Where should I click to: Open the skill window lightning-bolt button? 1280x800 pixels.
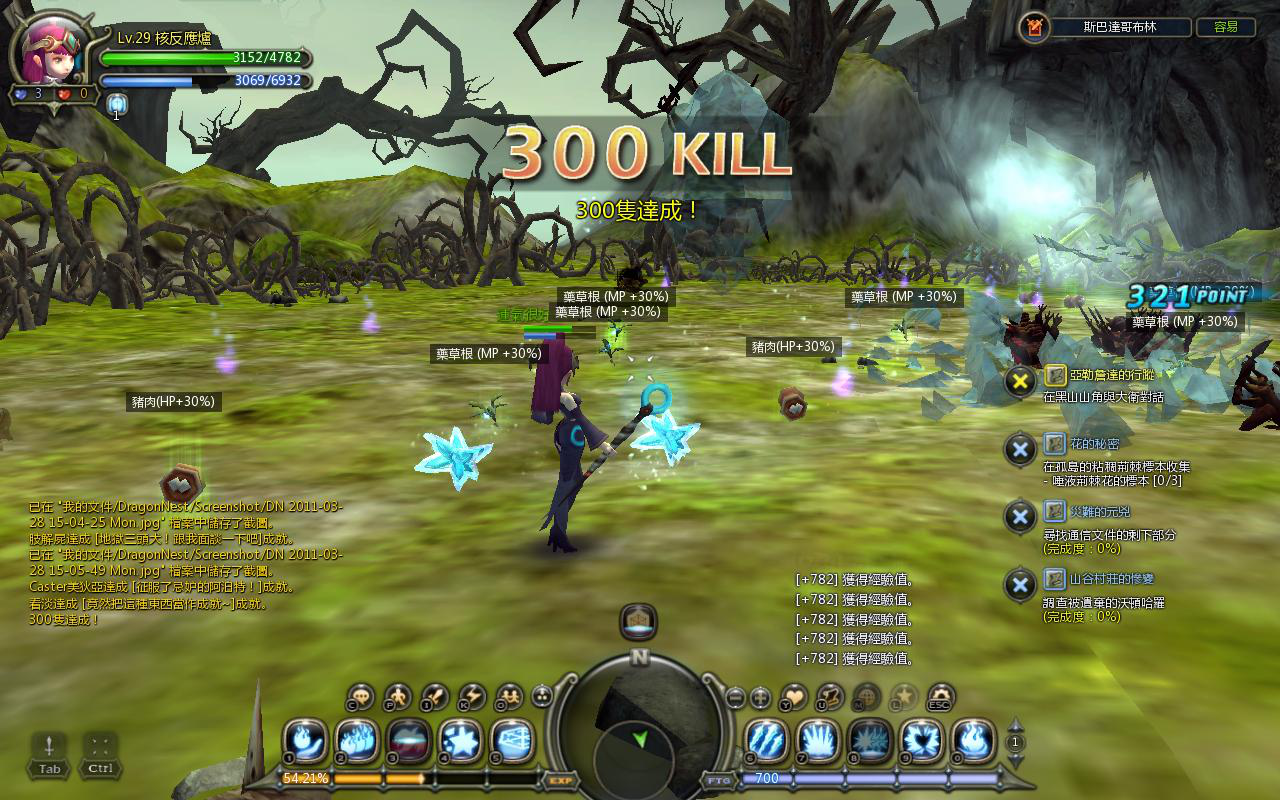(471, 697)
